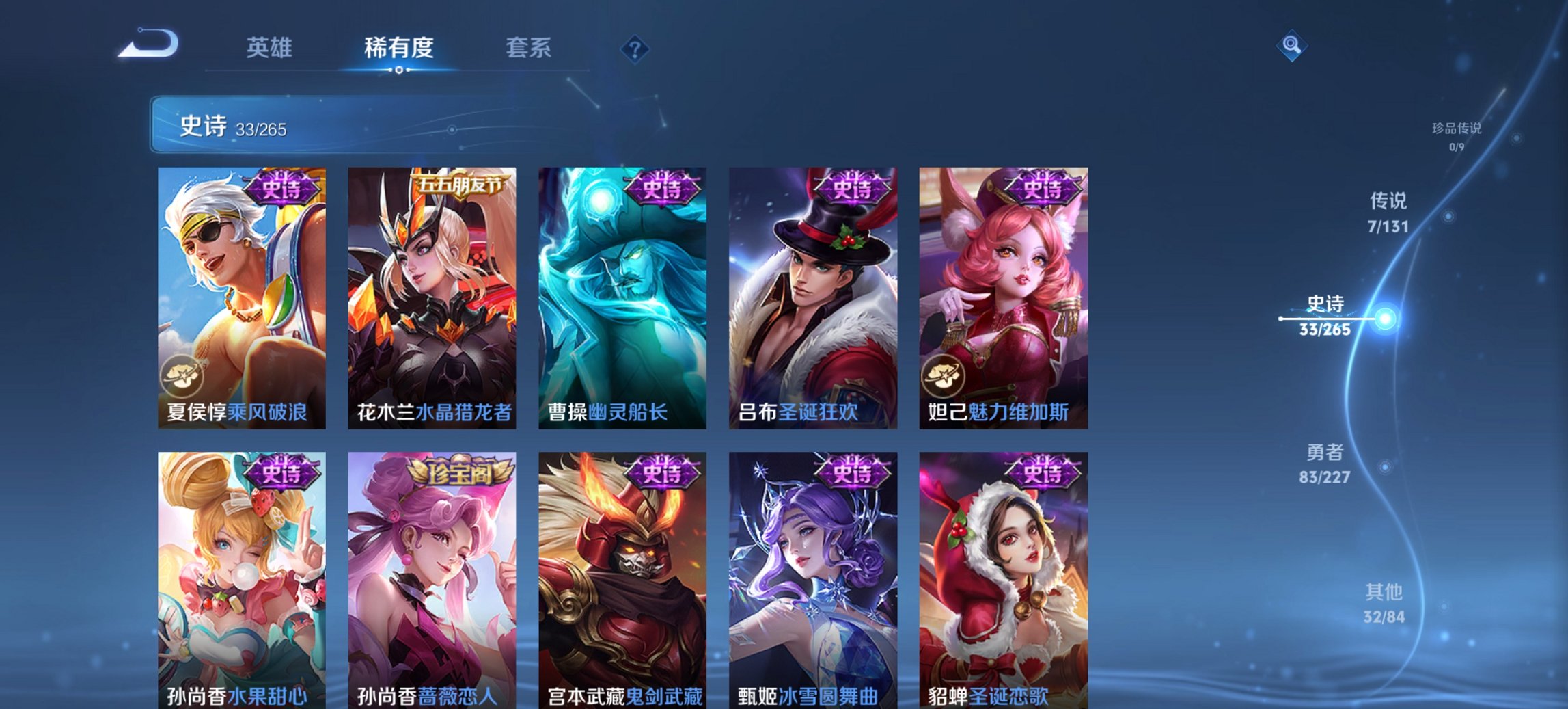Switch to the 英雄 tab
Screen dimensions: 1568x709
tap(271, 48)
